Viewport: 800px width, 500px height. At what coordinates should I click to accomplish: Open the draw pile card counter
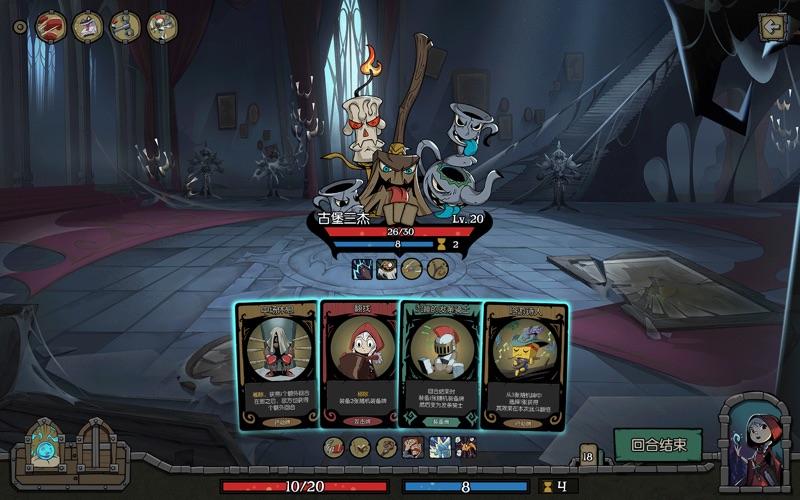tap(588, 455)
